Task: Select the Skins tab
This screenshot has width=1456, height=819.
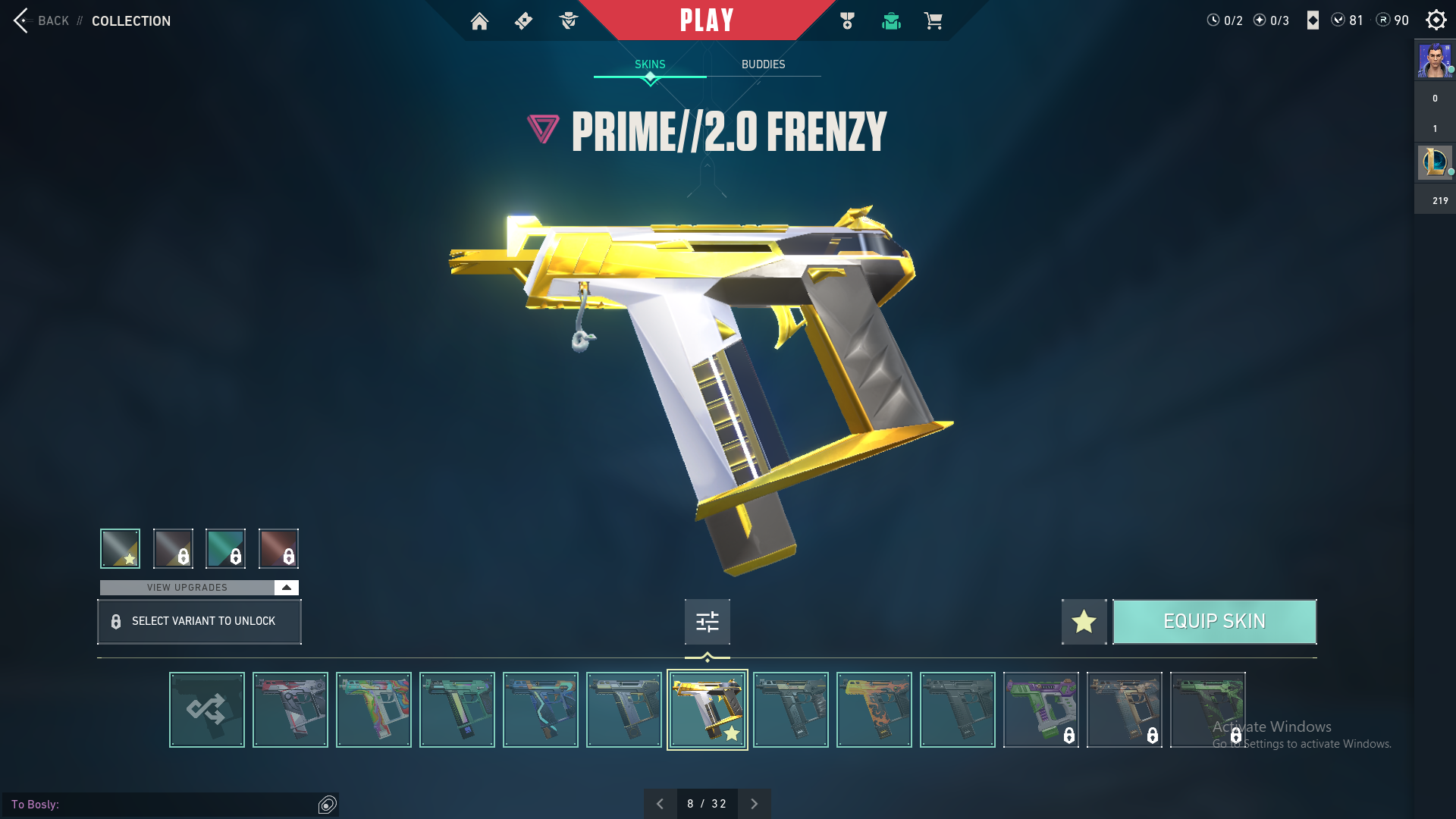Action: [x=650, y=64]
